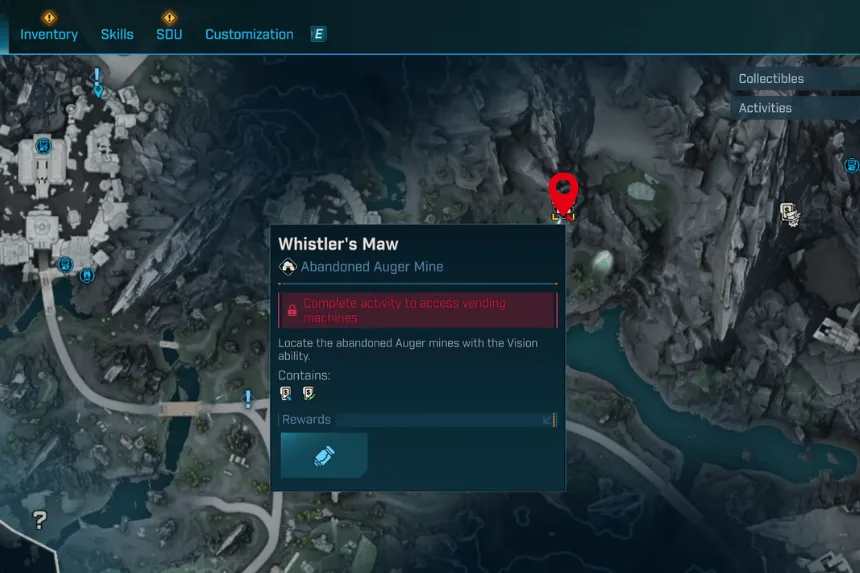
Task: Open the SDU tab
Action: [x=169, y=34]
